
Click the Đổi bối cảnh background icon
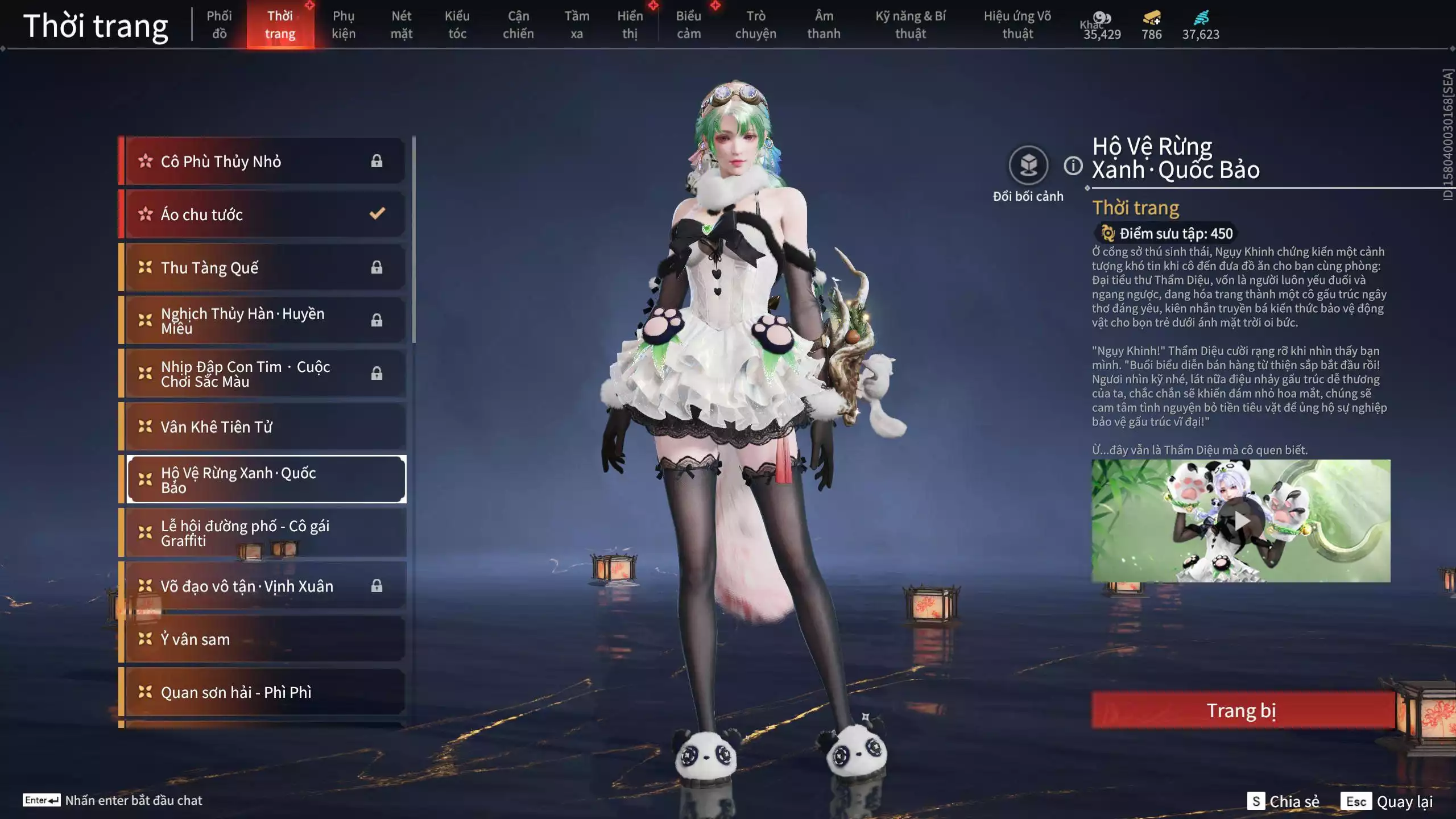(1028, 166)
